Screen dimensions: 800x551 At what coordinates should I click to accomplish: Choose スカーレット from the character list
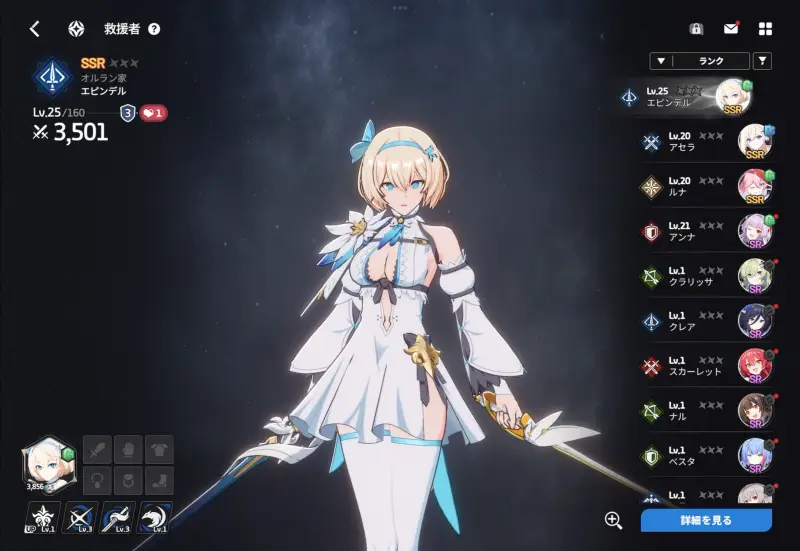click(x=700, y=367)
